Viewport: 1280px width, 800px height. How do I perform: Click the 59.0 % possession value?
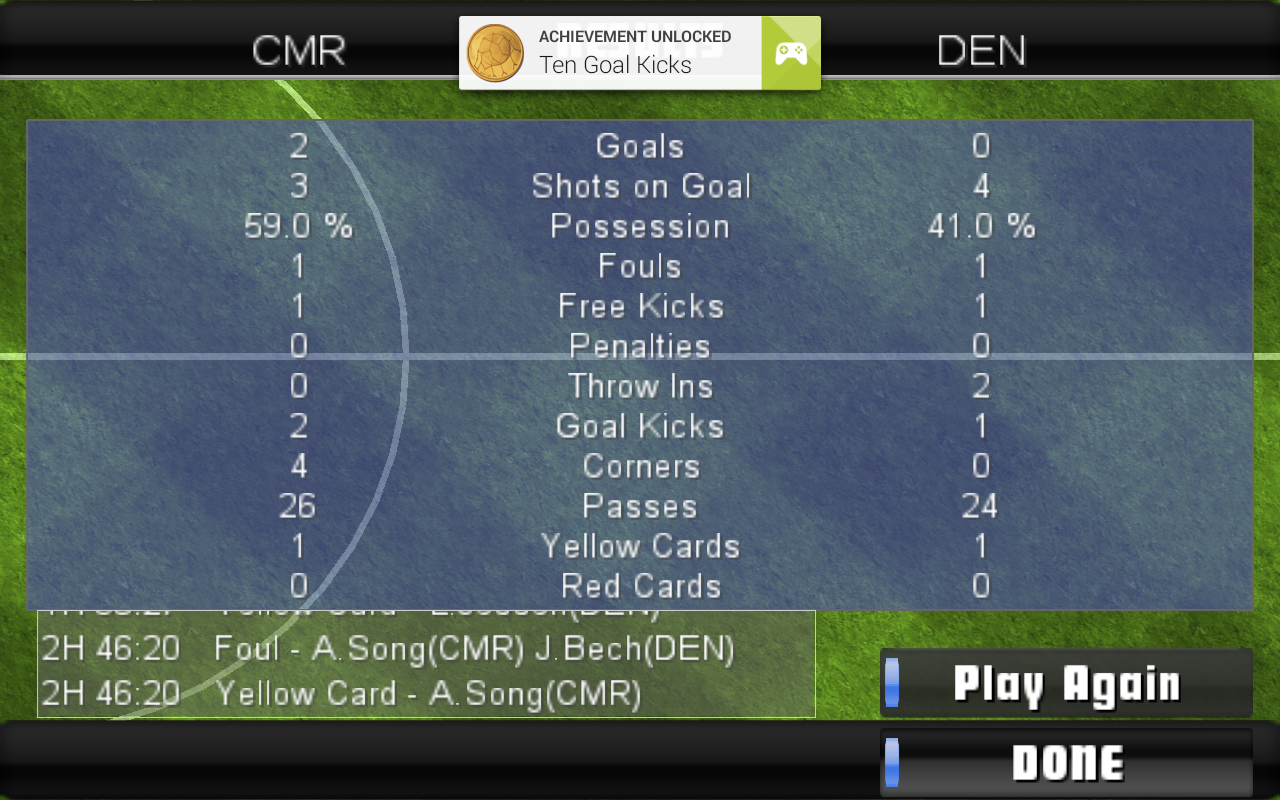296,226
